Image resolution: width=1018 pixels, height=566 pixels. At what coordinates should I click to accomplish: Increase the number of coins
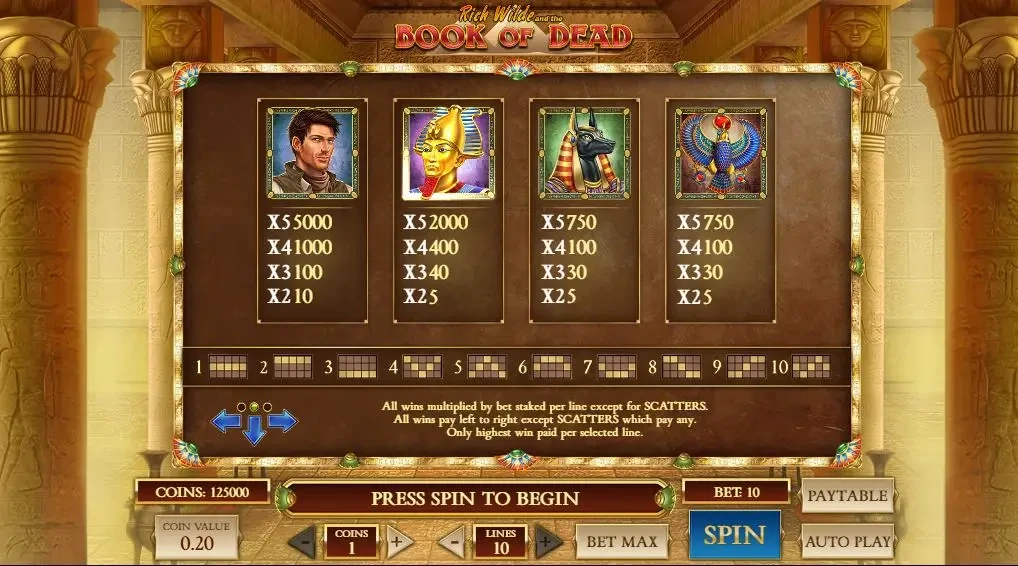pyautogui.click(x=399, y=542)
